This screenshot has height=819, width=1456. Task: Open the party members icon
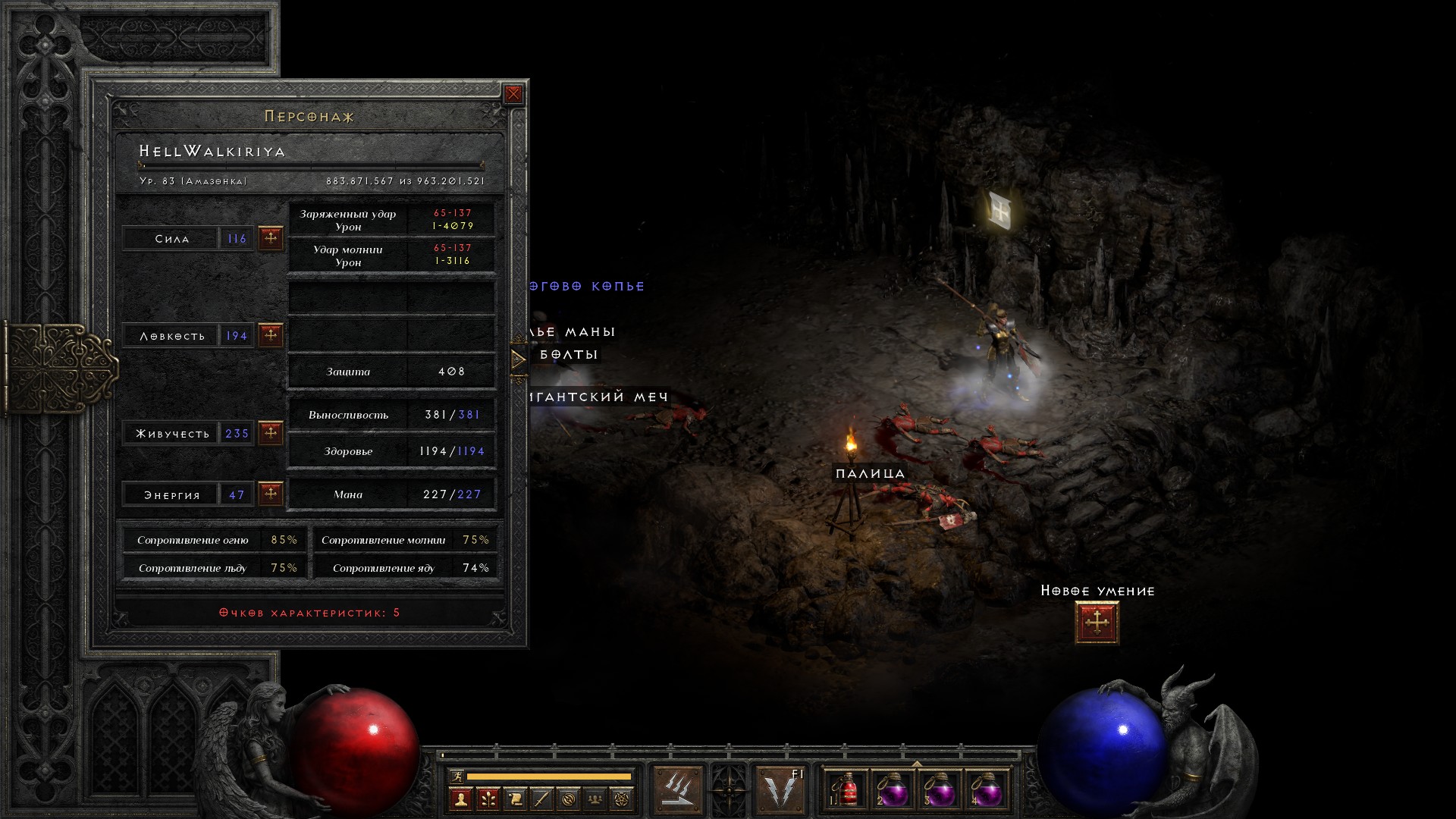596,799
